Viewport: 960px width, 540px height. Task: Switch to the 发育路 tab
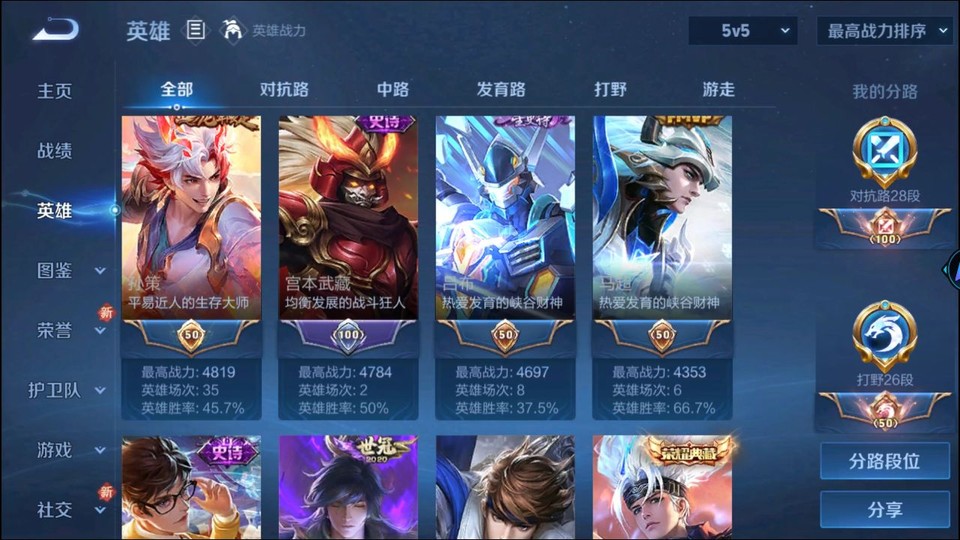501,89
